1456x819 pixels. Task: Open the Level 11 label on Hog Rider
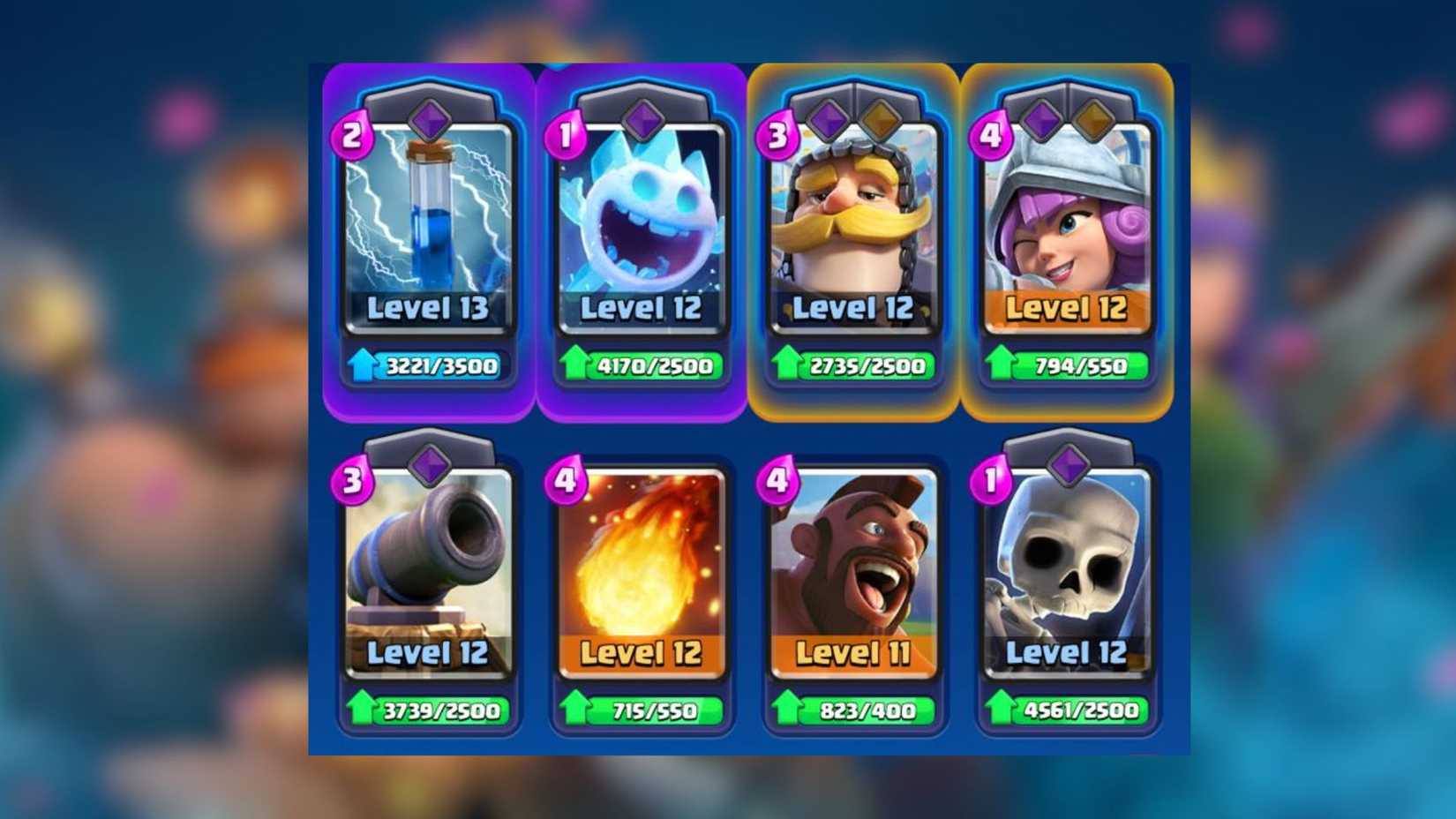click(853, 654)
